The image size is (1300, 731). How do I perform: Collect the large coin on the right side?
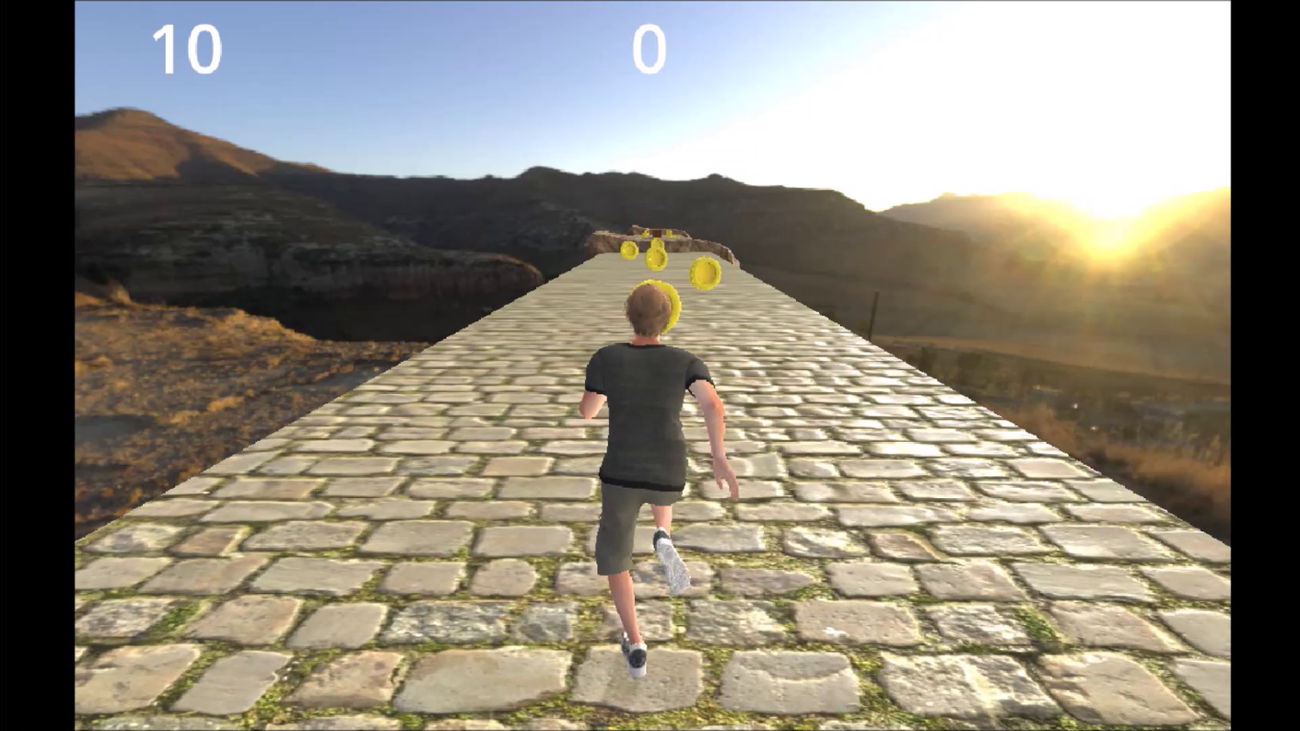704,272
